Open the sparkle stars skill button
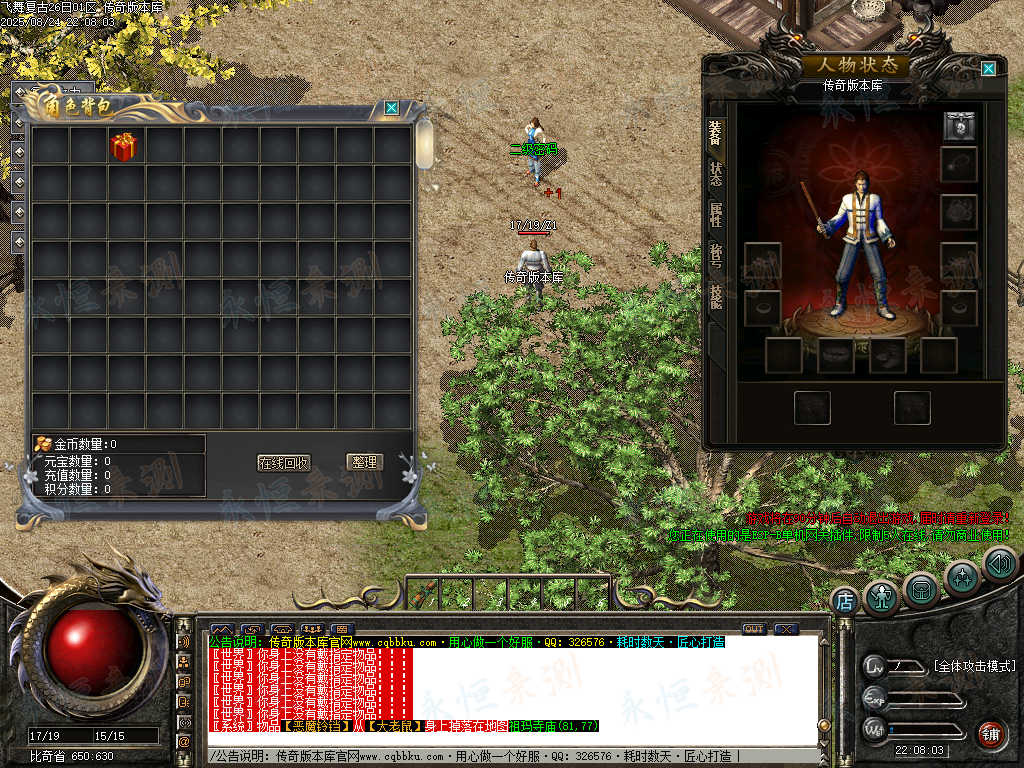The image size is (1024, 768). (x=962, y=577)
